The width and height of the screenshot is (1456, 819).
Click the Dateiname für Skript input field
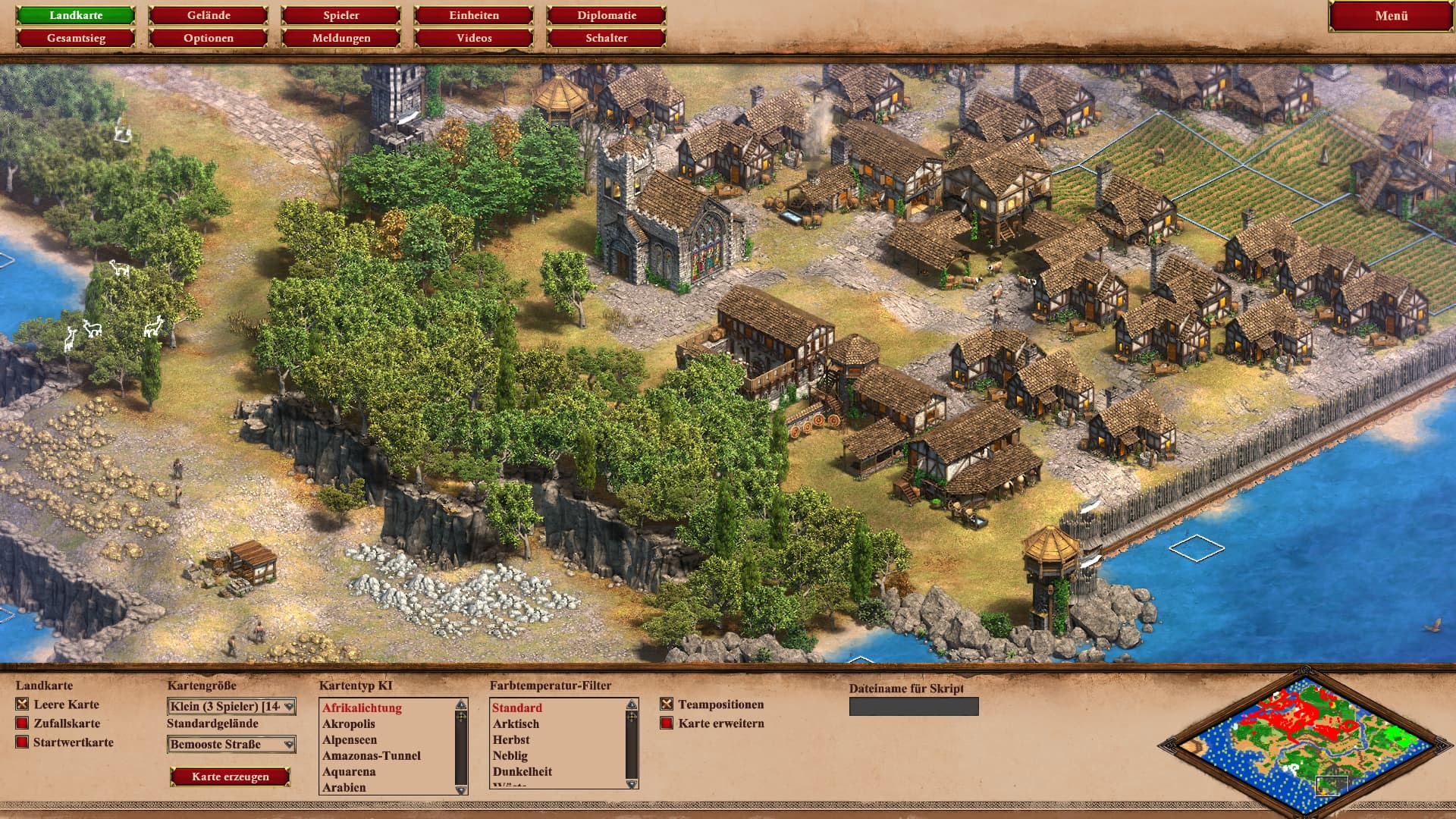(914, 707)
